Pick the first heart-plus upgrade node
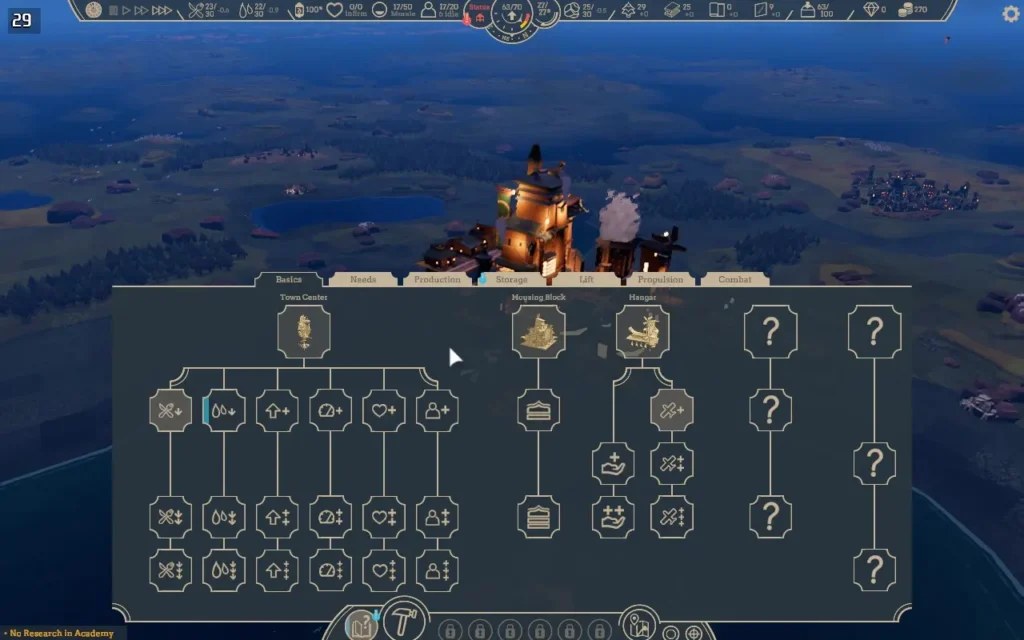The height and width of the screenshot is (640, 1024). [383, 410]
